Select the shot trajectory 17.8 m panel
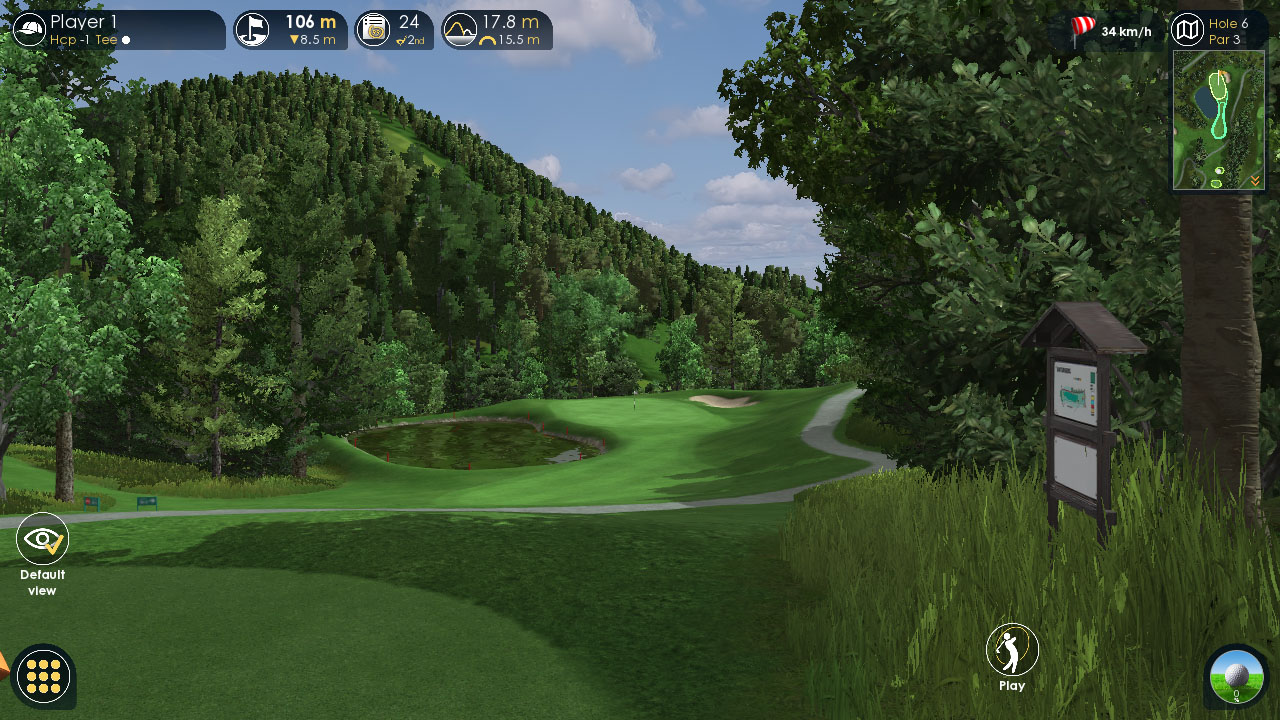The width and height of the screenshot is (1280, 720). pos(497,30)
